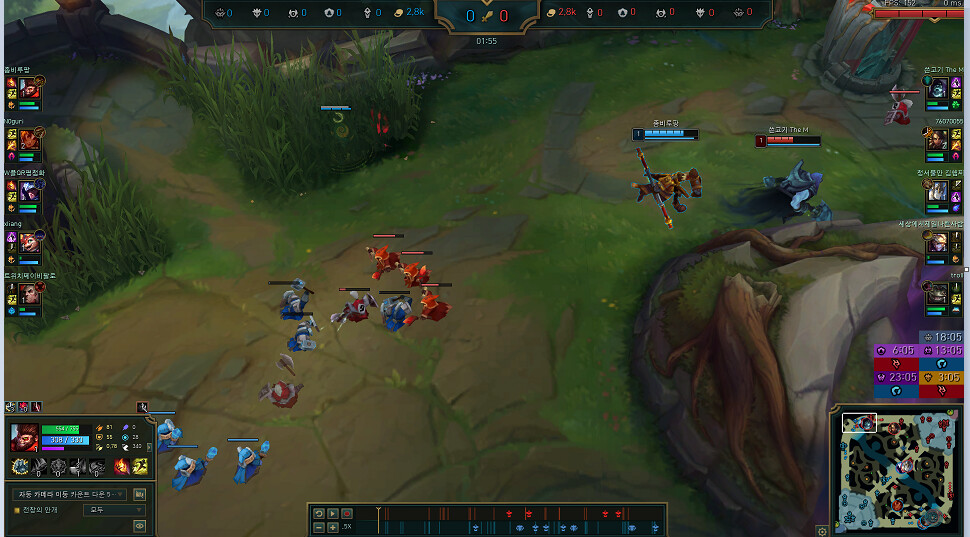Open the camera mode dropdown
This screenshot has height=537, width=970.
point(70,494)
